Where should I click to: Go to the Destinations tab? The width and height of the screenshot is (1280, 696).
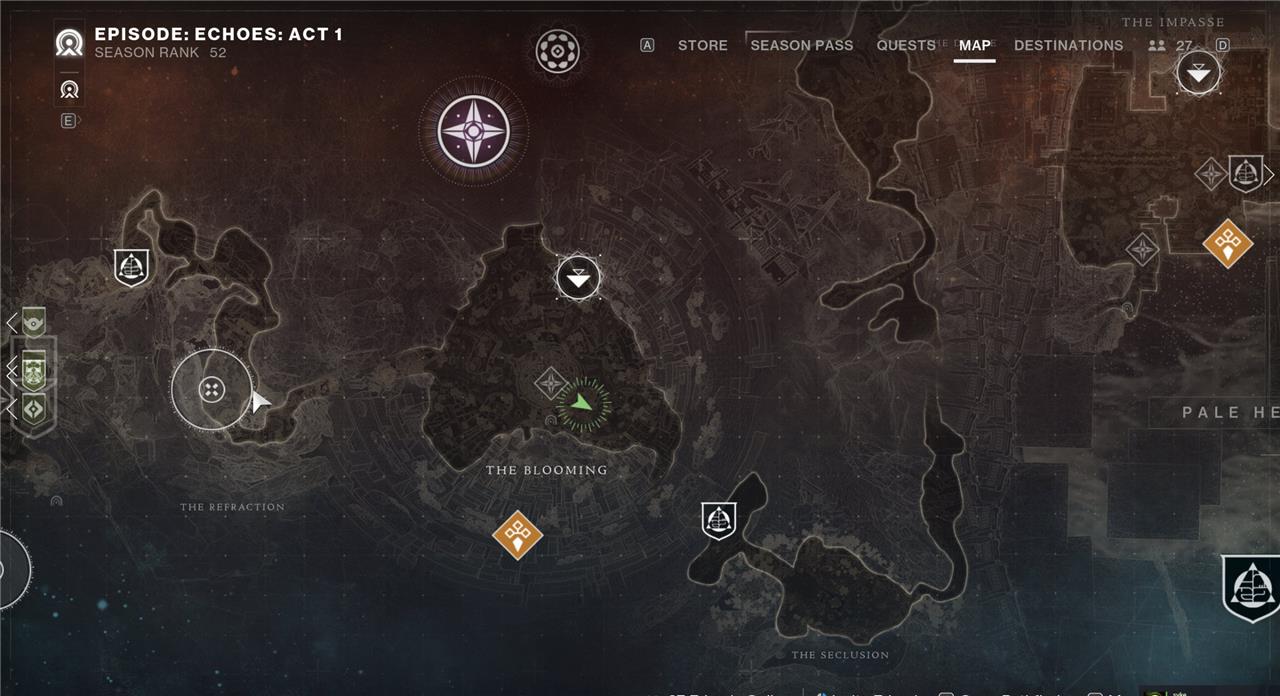click(x=1068, y=45)
